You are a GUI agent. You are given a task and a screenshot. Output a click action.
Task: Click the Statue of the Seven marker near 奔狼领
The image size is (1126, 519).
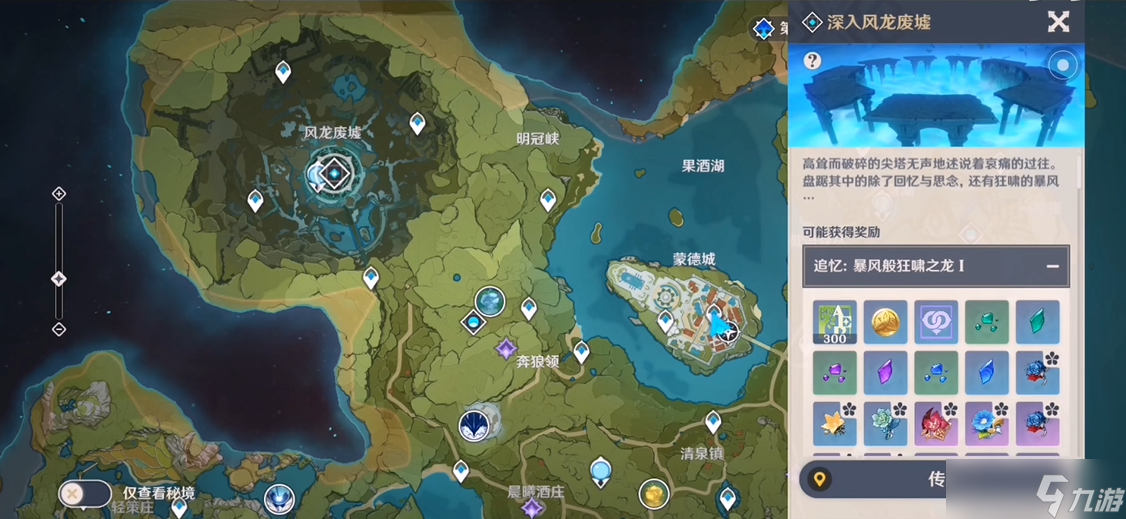pos(490,299)
